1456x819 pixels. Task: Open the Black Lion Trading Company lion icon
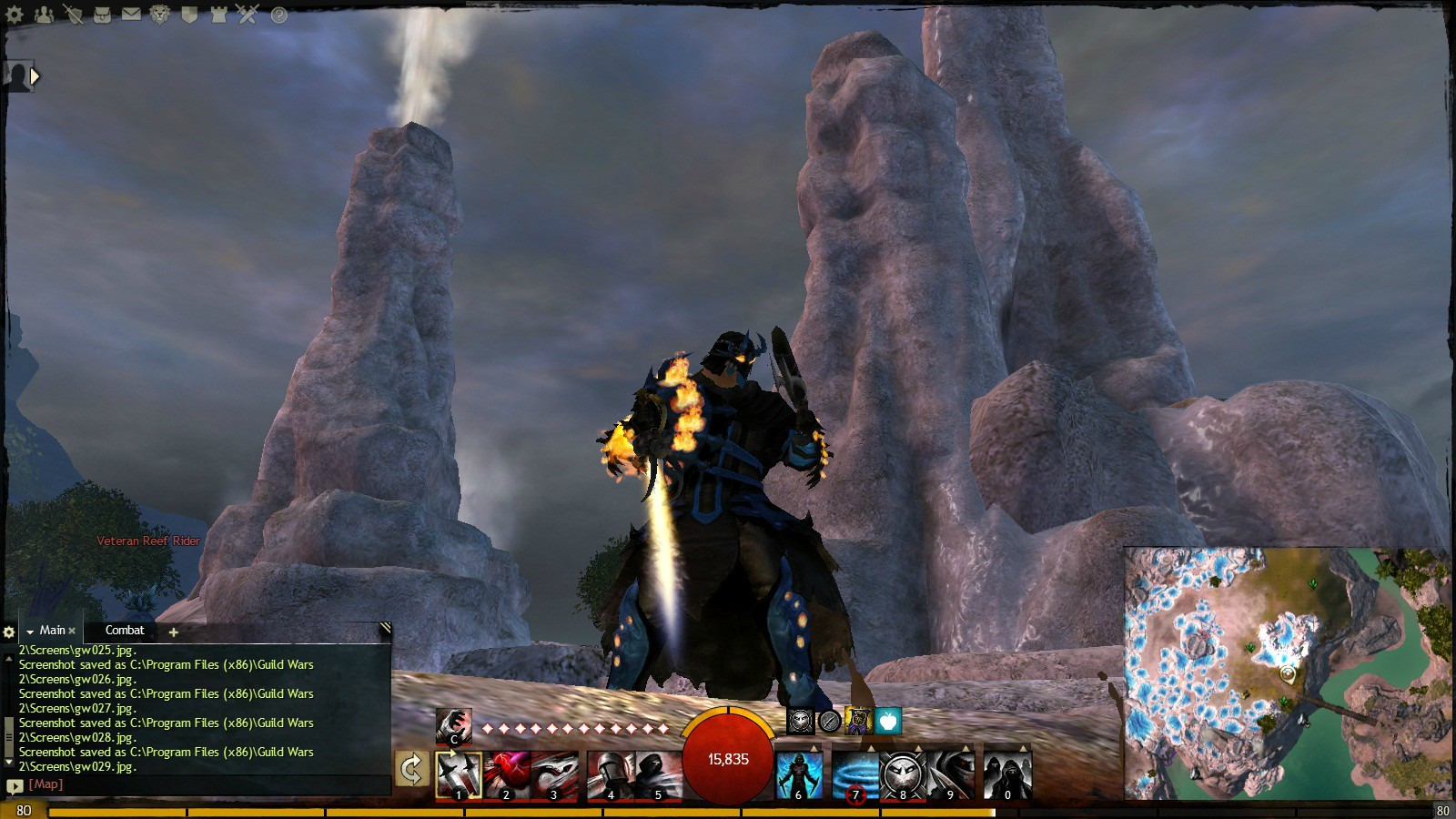160,15
